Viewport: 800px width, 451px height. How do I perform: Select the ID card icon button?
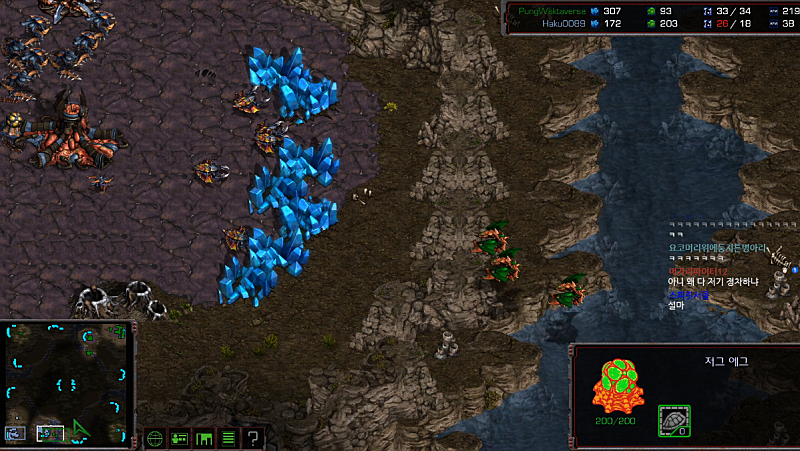180,437
